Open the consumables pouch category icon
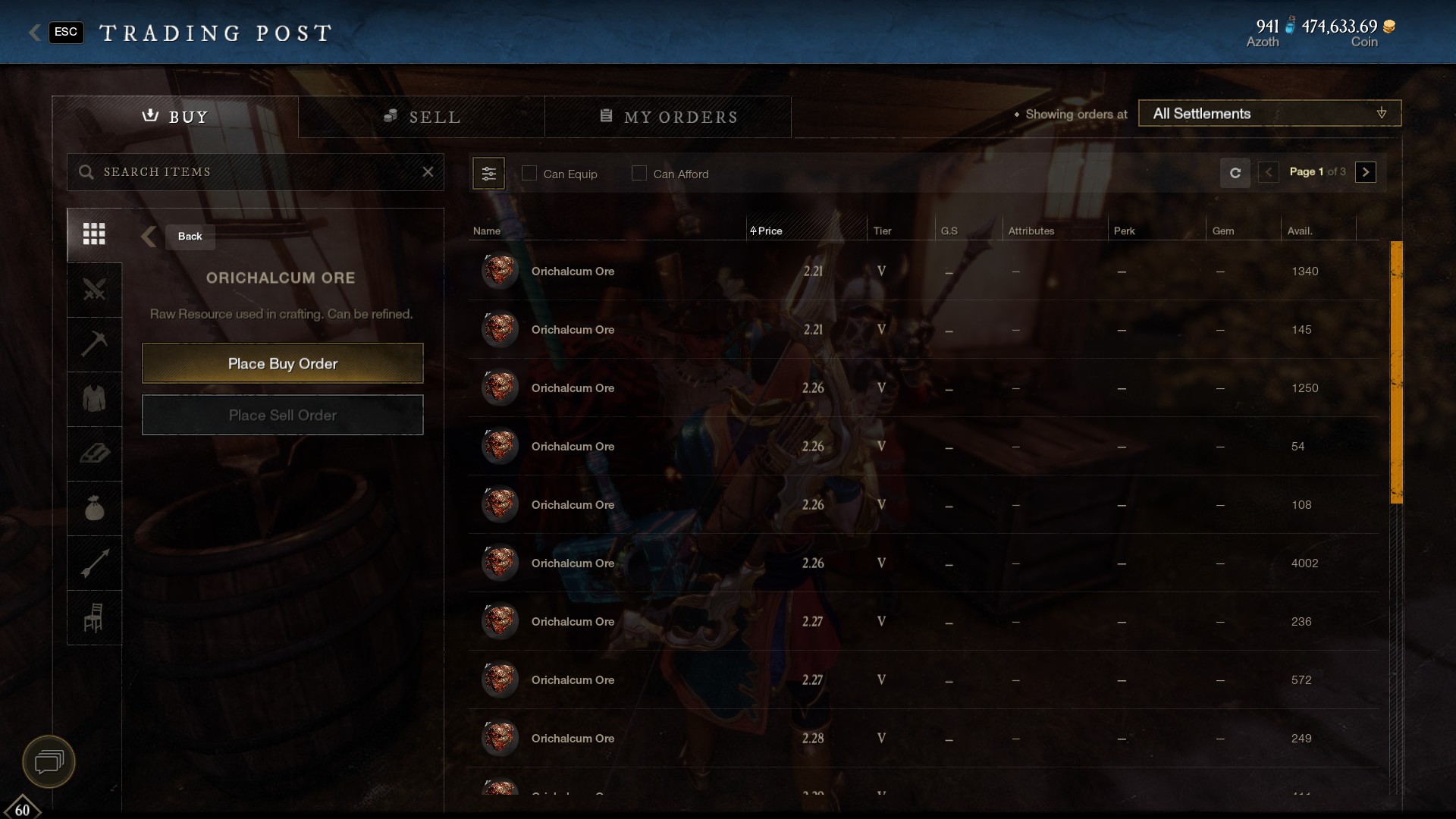Image resolution: width=1456 pixels, height=819 pixels. 94,508
